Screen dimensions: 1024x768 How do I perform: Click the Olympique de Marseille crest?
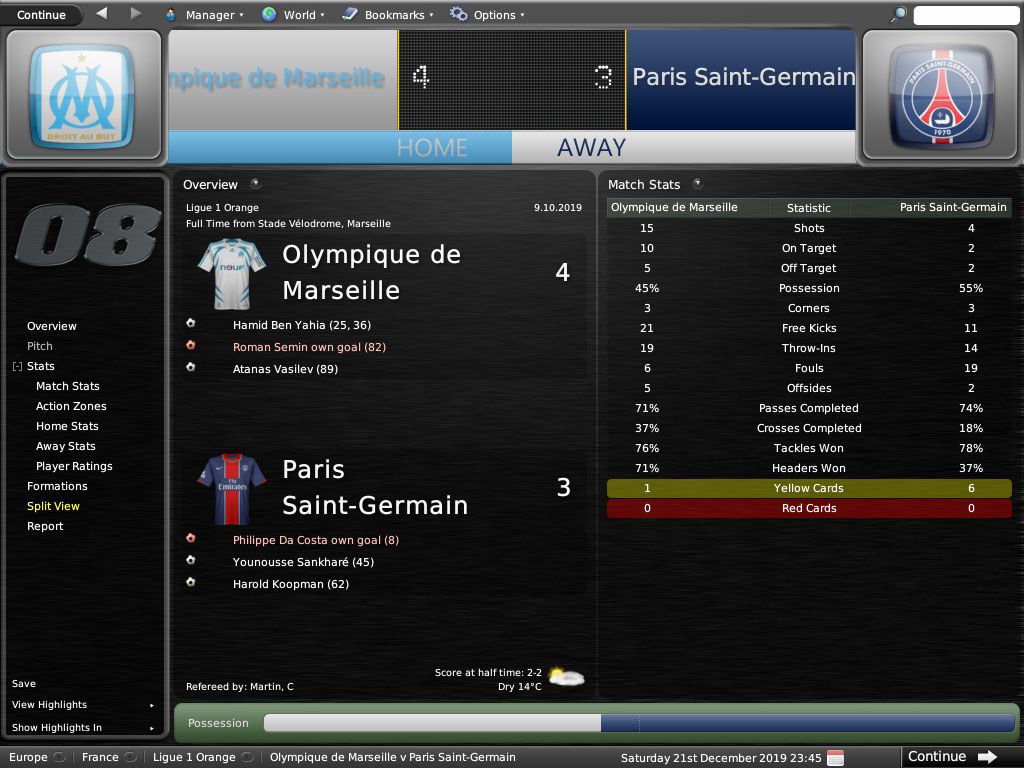coord(82,97)
